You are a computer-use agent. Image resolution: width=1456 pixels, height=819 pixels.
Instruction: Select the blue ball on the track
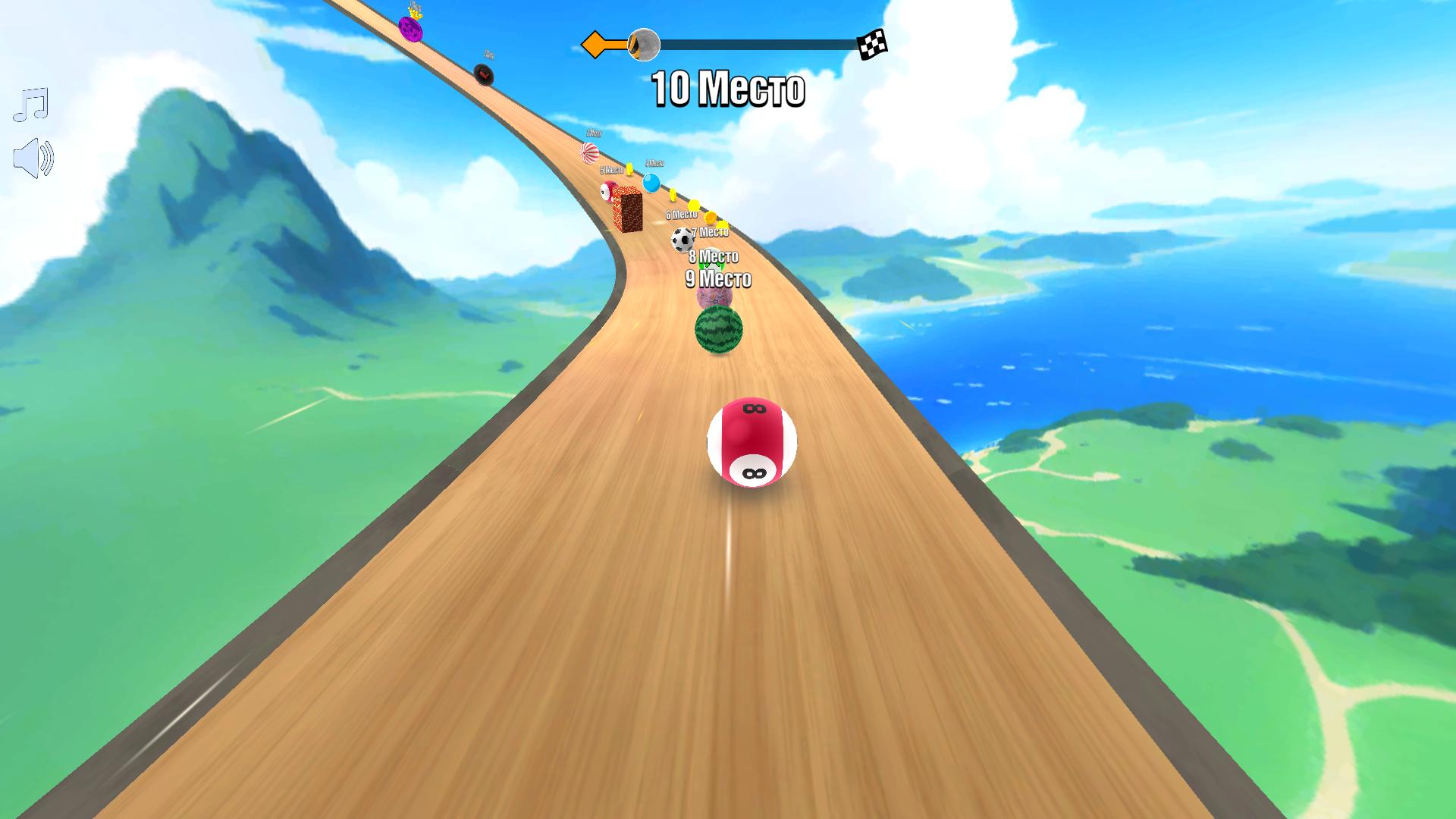tap(651, 183)
